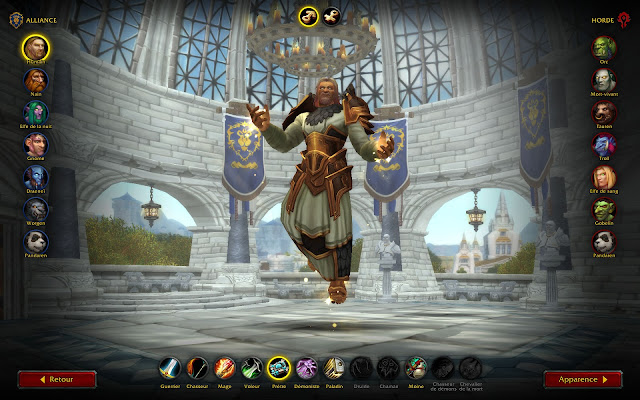Select the Elfe de sang race
Image resolution: width=640 pixels, height=400 pixels.
[604, 178]
